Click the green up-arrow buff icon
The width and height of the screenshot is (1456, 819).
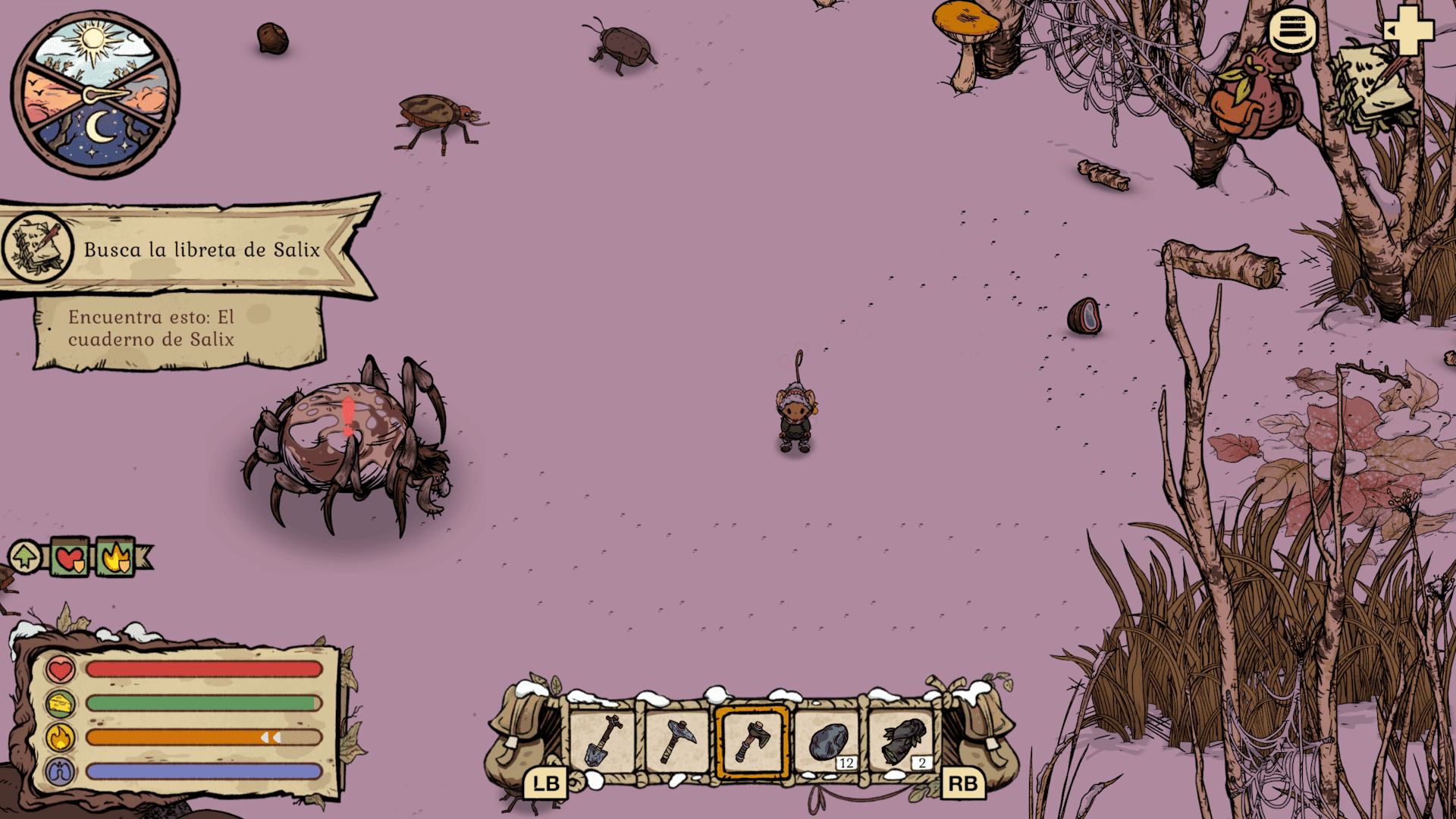[x=25, y=558]
